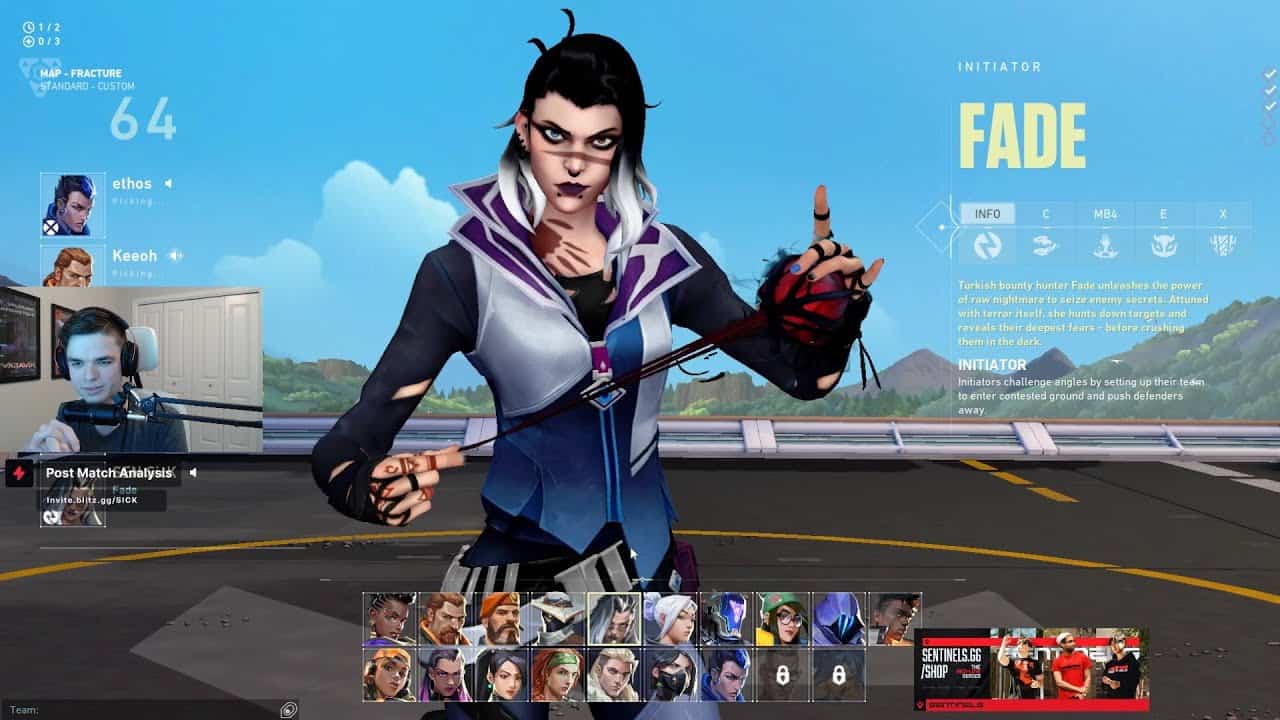The image size is (1280, 720).
Task: Select the Cypher agent portrait
Action: [557, 619]
